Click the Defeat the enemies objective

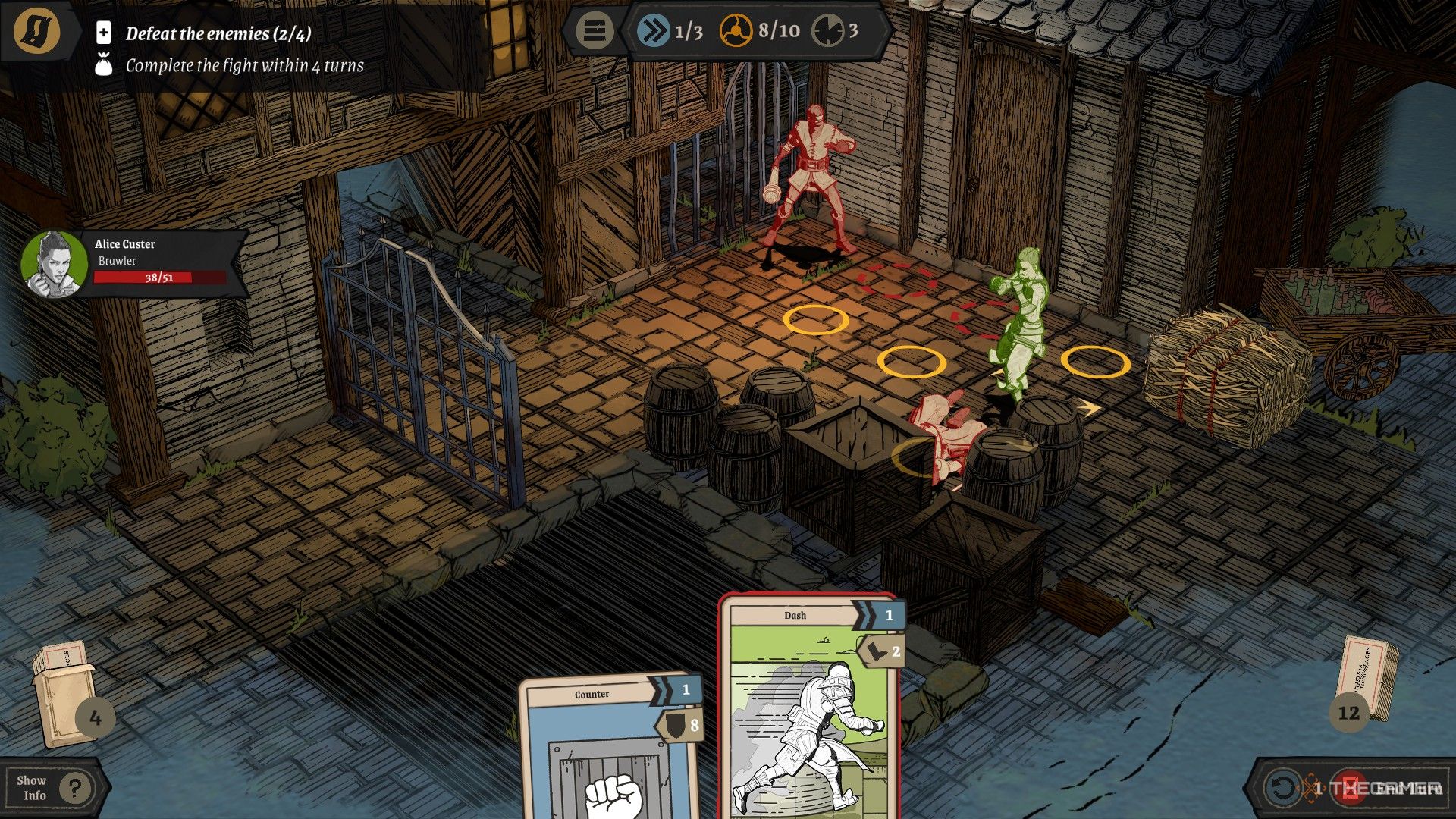pyautogui.click(x=218, y=33)
